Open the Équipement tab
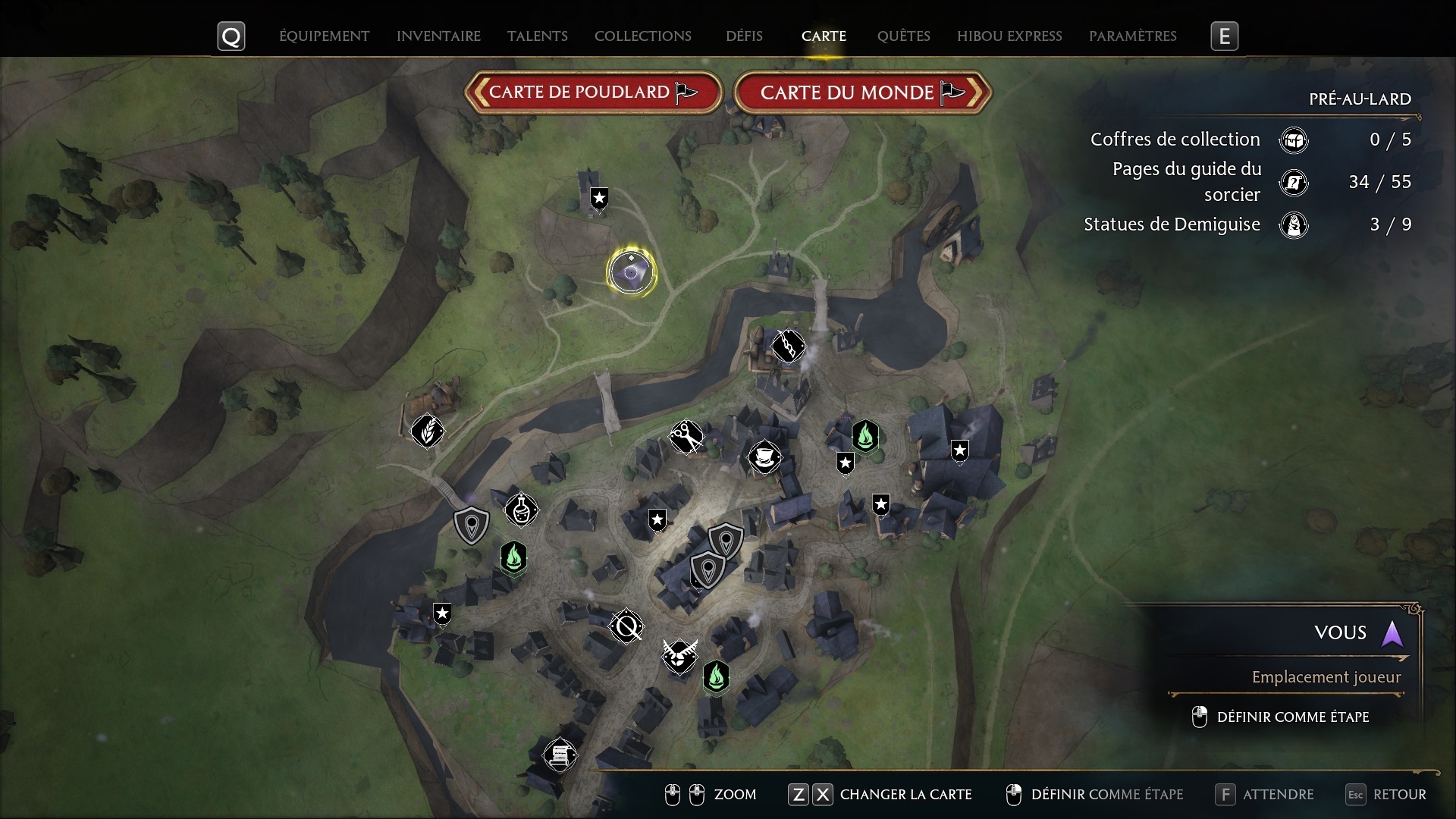 point(324,36)
